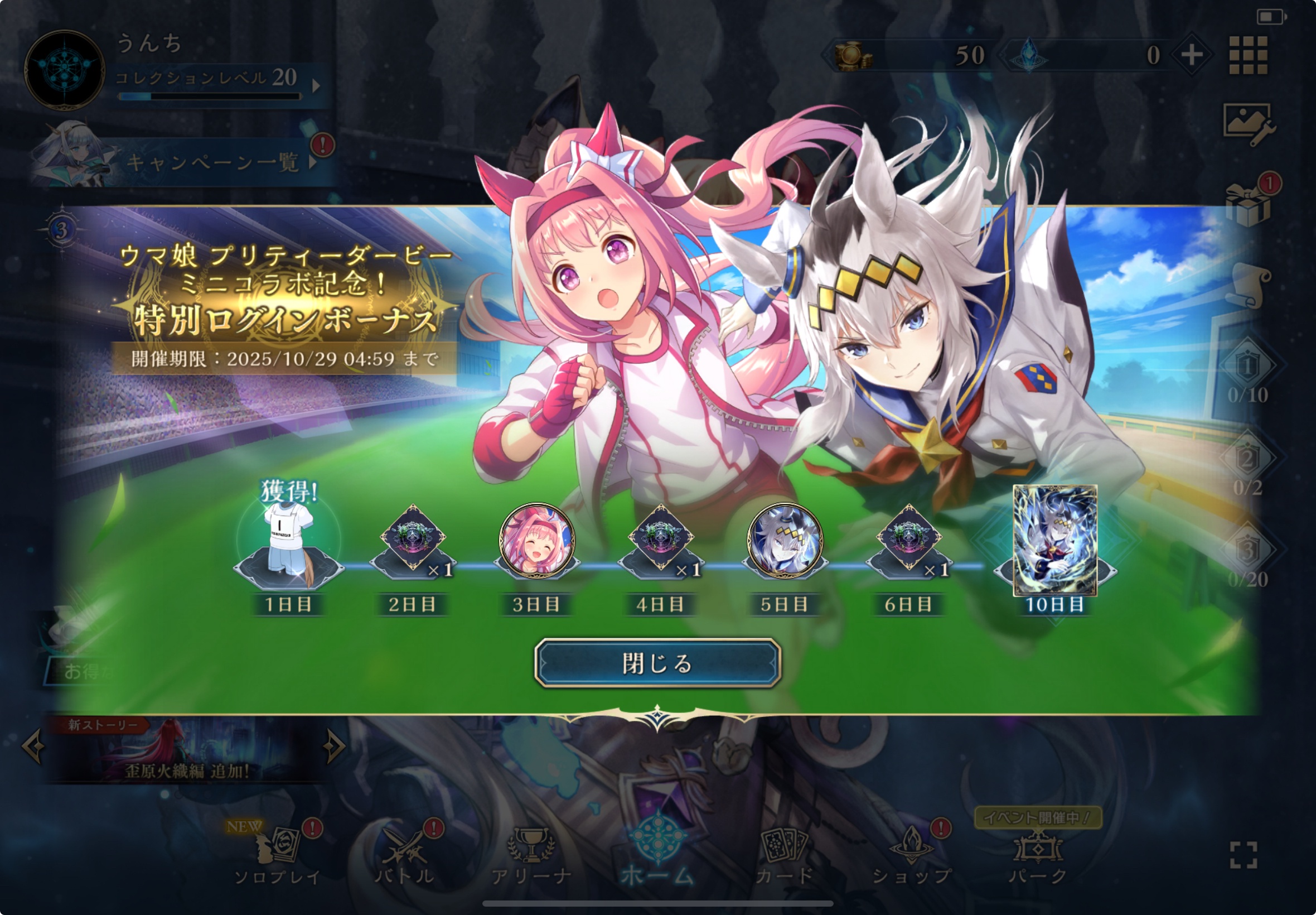
Task: Open the ソロプレイ solo play menu
Action: click(278, 855)
